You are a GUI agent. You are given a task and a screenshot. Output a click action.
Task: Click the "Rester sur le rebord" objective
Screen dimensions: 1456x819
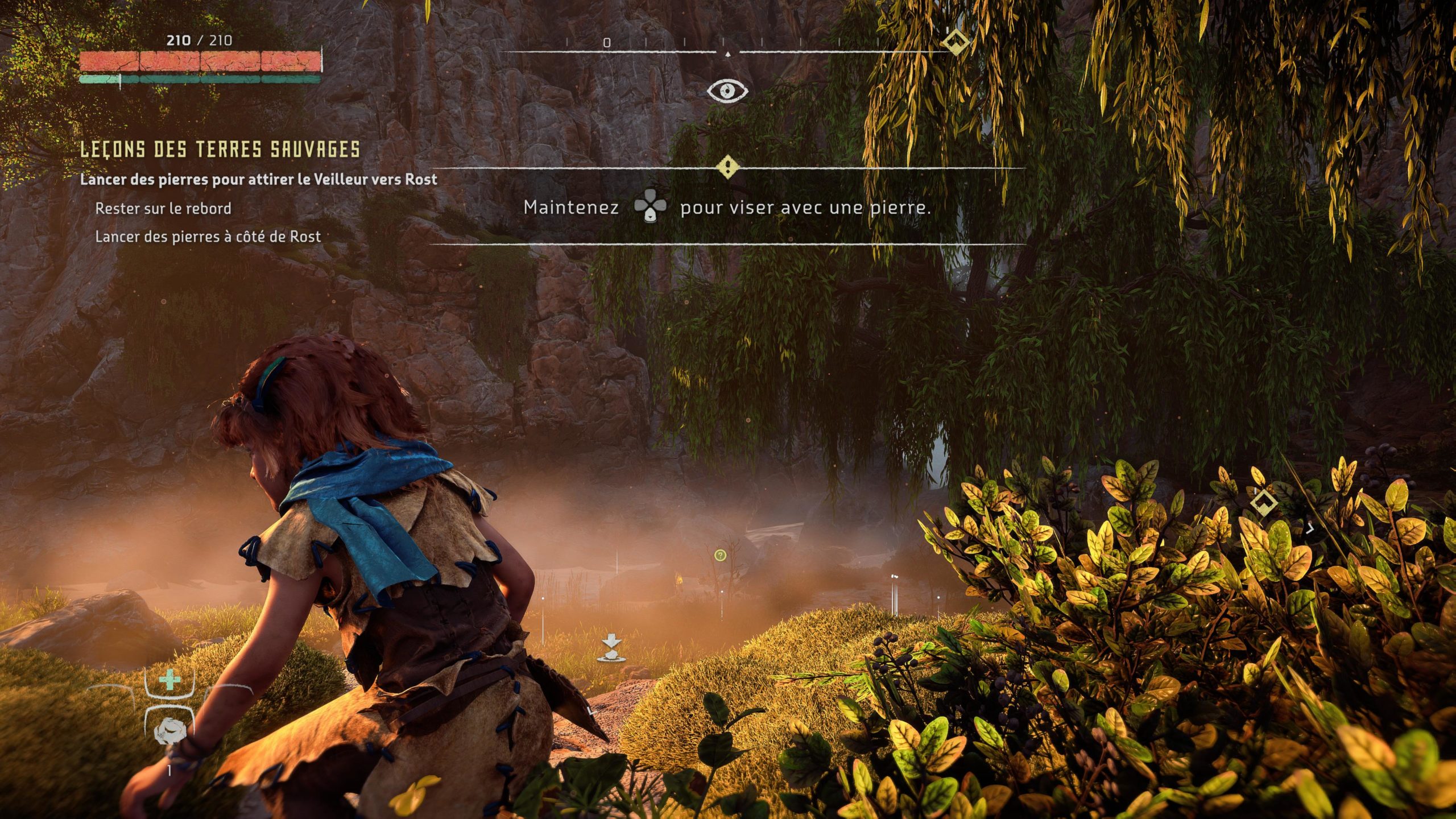tap(163, 209)
